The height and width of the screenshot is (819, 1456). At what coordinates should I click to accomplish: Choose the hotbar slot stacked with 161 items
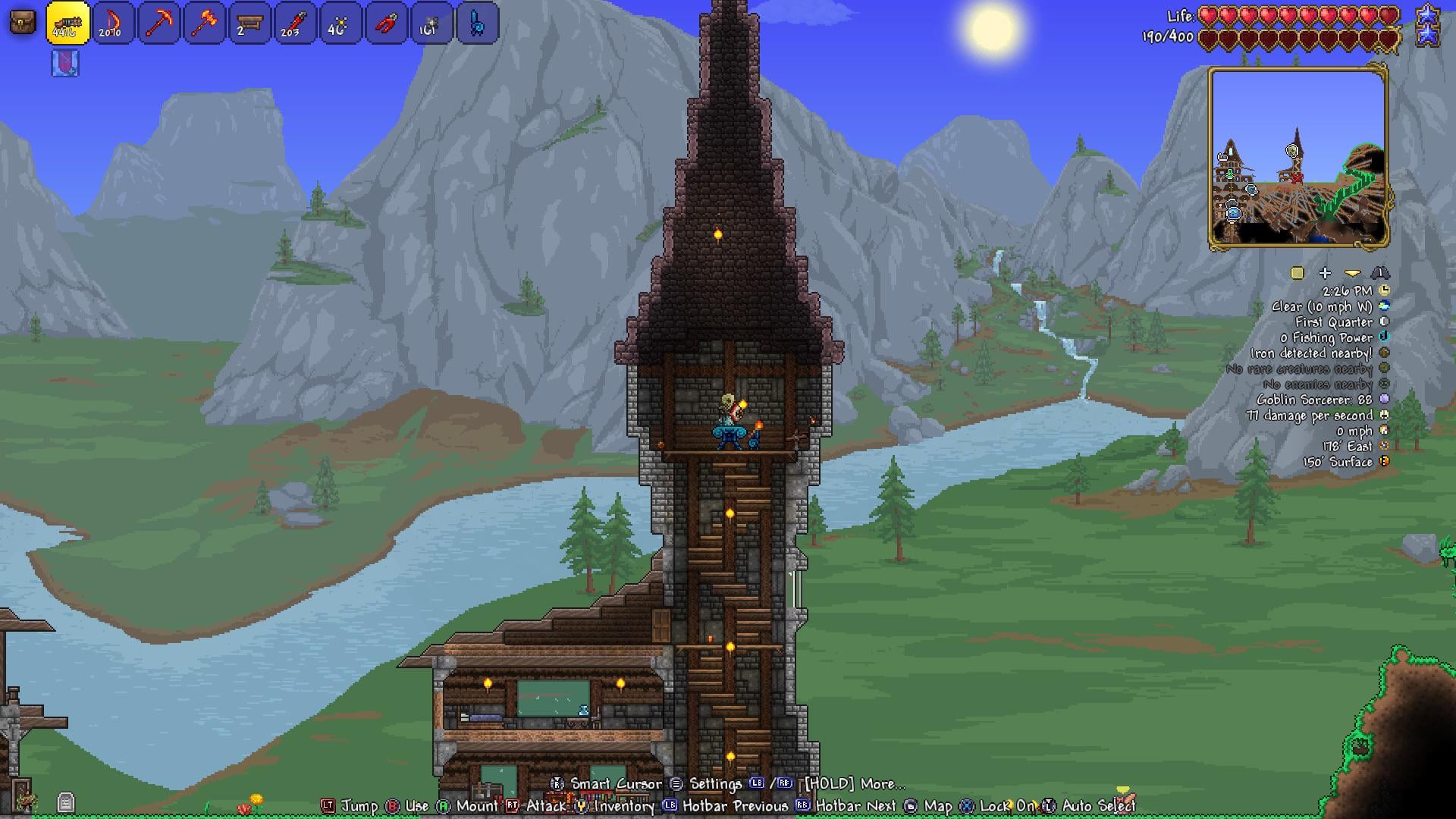[431, 23]
